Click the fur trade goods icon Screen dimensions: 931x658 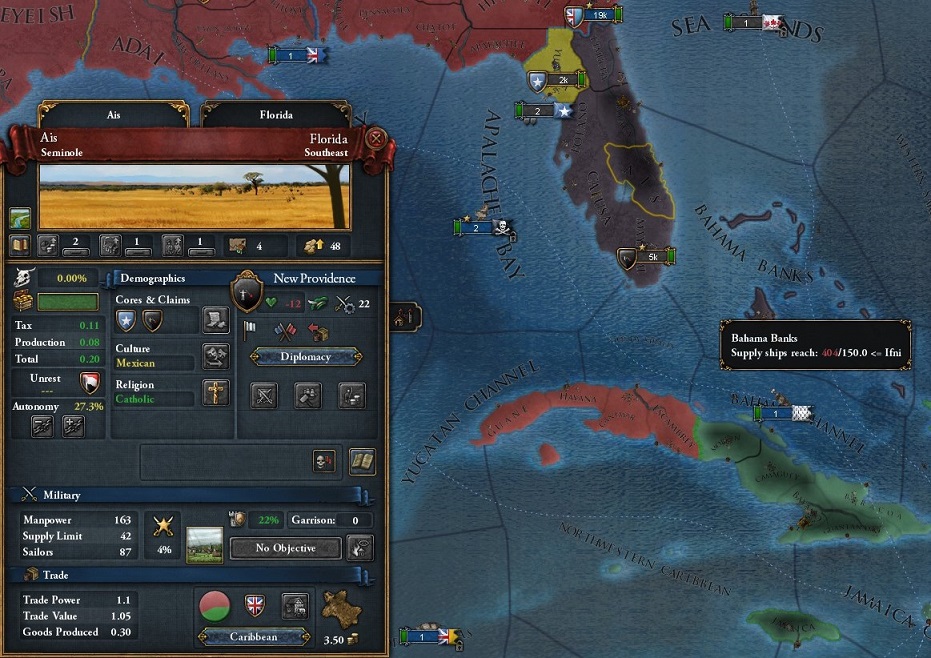pos(343,607)
